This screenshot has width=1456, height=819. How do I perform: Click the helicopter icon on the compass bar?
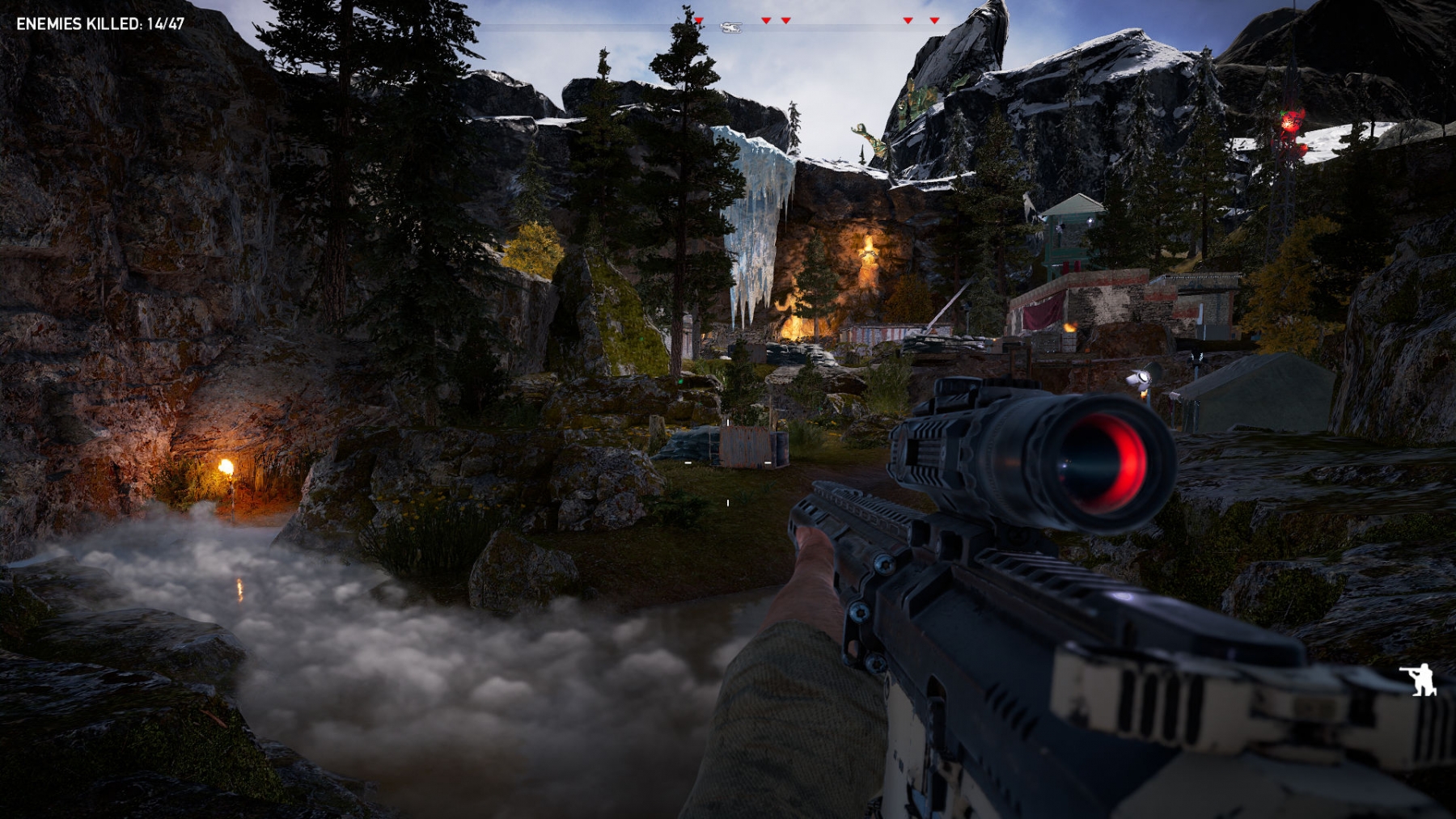pyautogui.click(x=730, y=27)
